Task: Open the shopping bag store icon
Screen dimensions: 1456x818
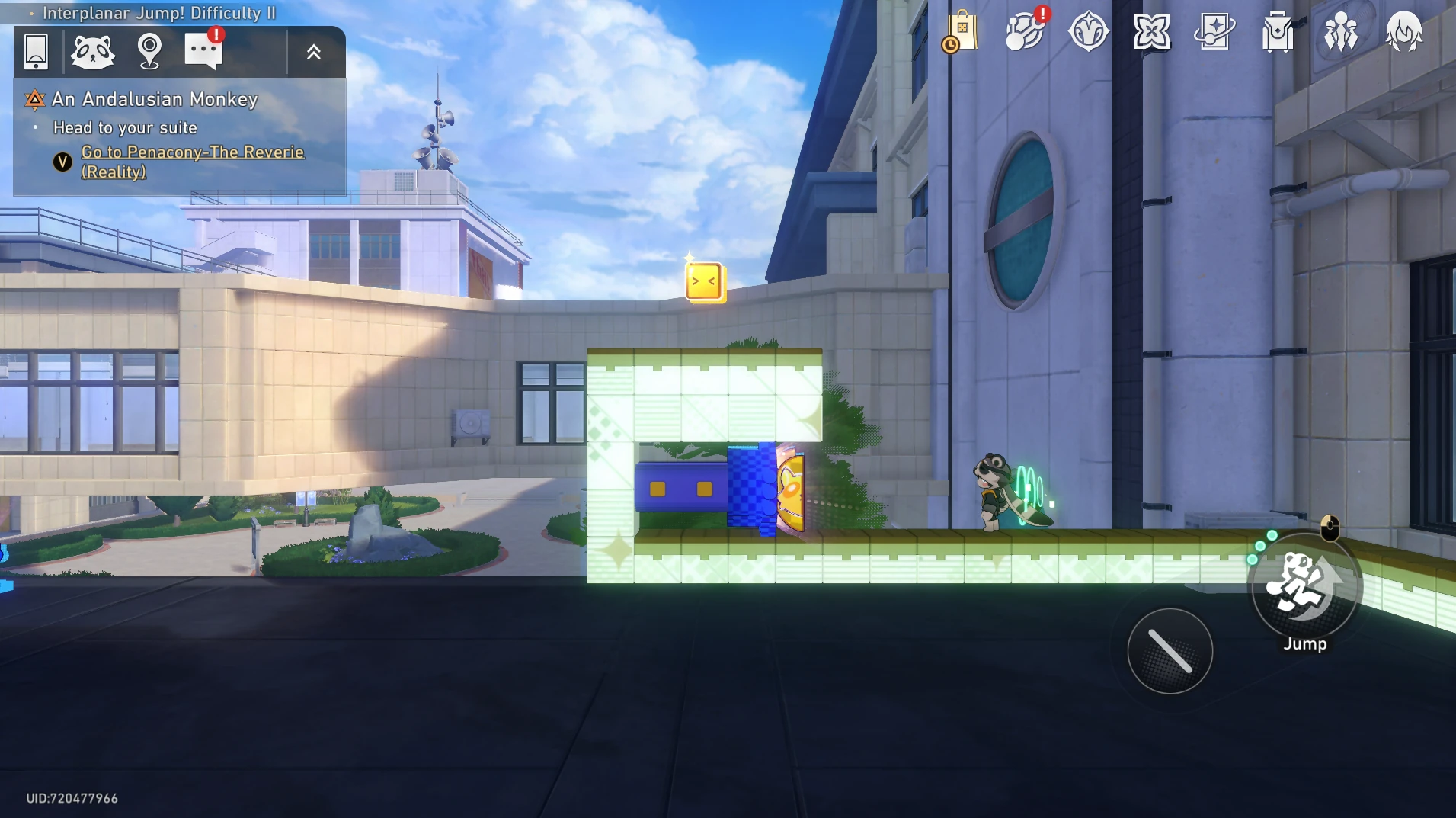Action: tap(962, 32)
